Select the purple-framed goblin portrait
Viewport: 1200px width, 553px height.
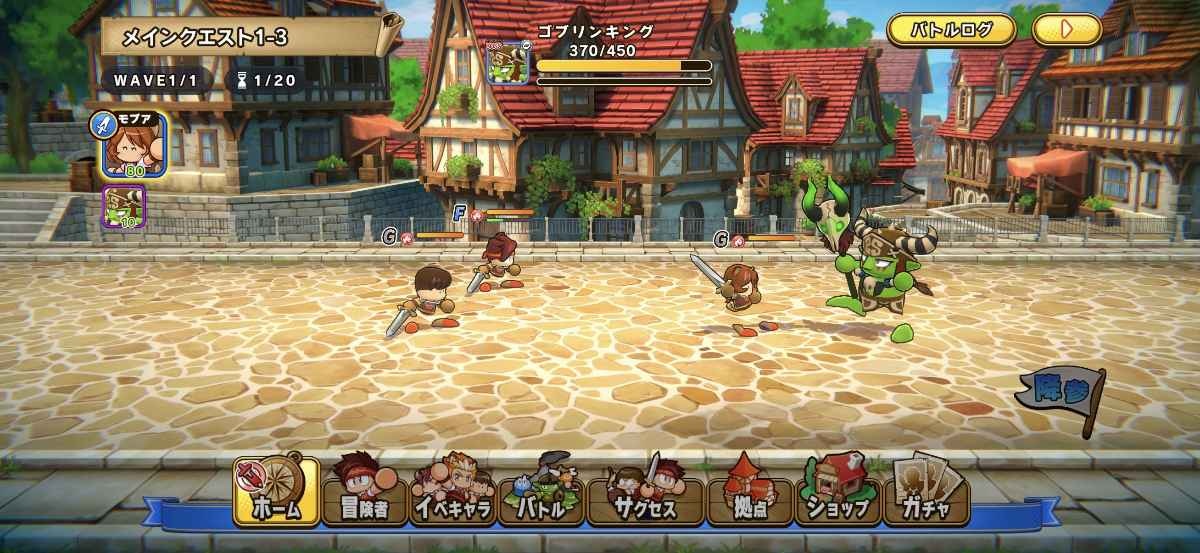125,207
